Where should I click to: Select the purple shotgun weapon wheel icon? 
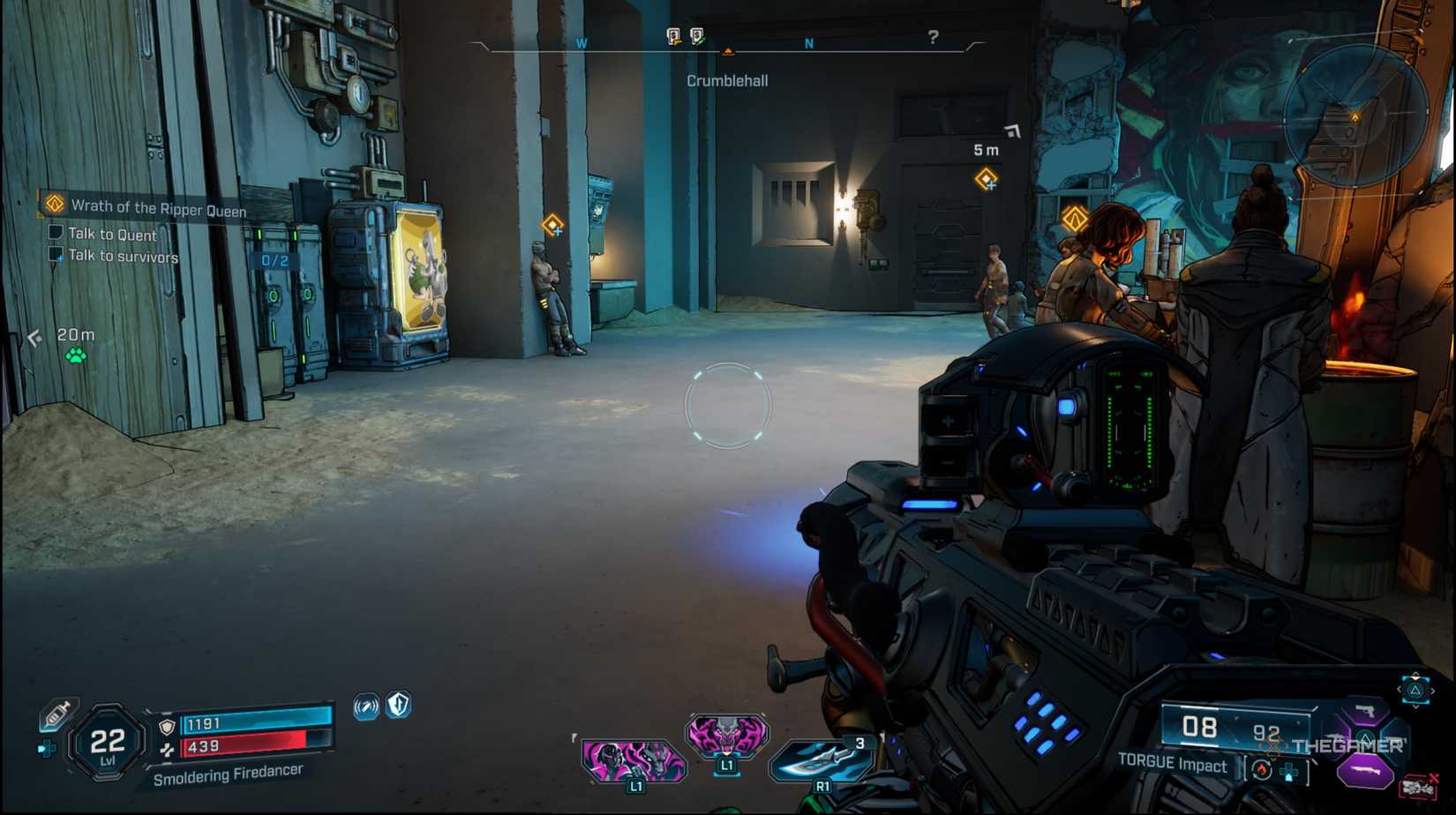pyautogui.click(x=1365, y=769)
